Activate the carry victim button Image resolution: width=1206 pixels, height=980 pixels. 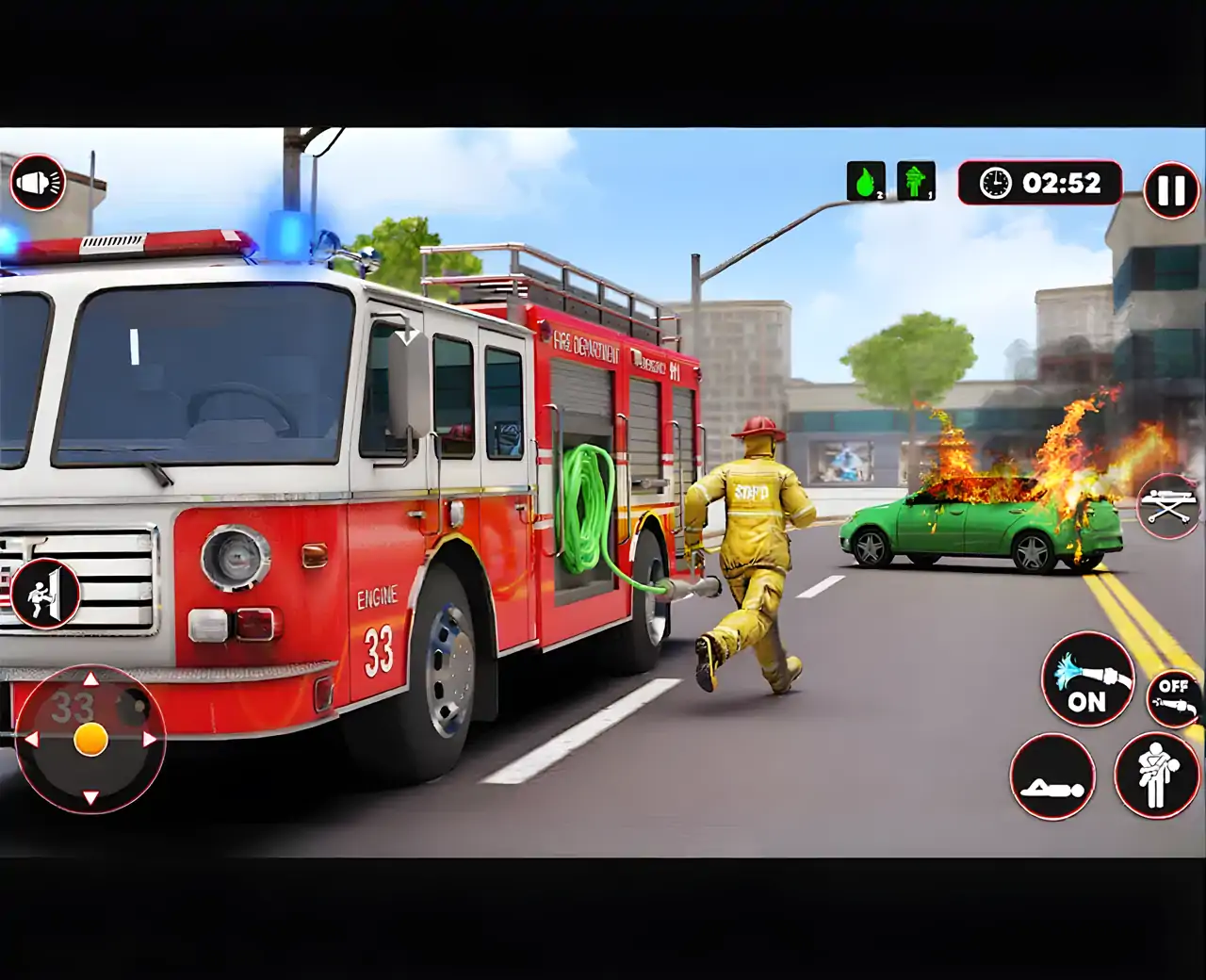click(x=1155, y=776)
